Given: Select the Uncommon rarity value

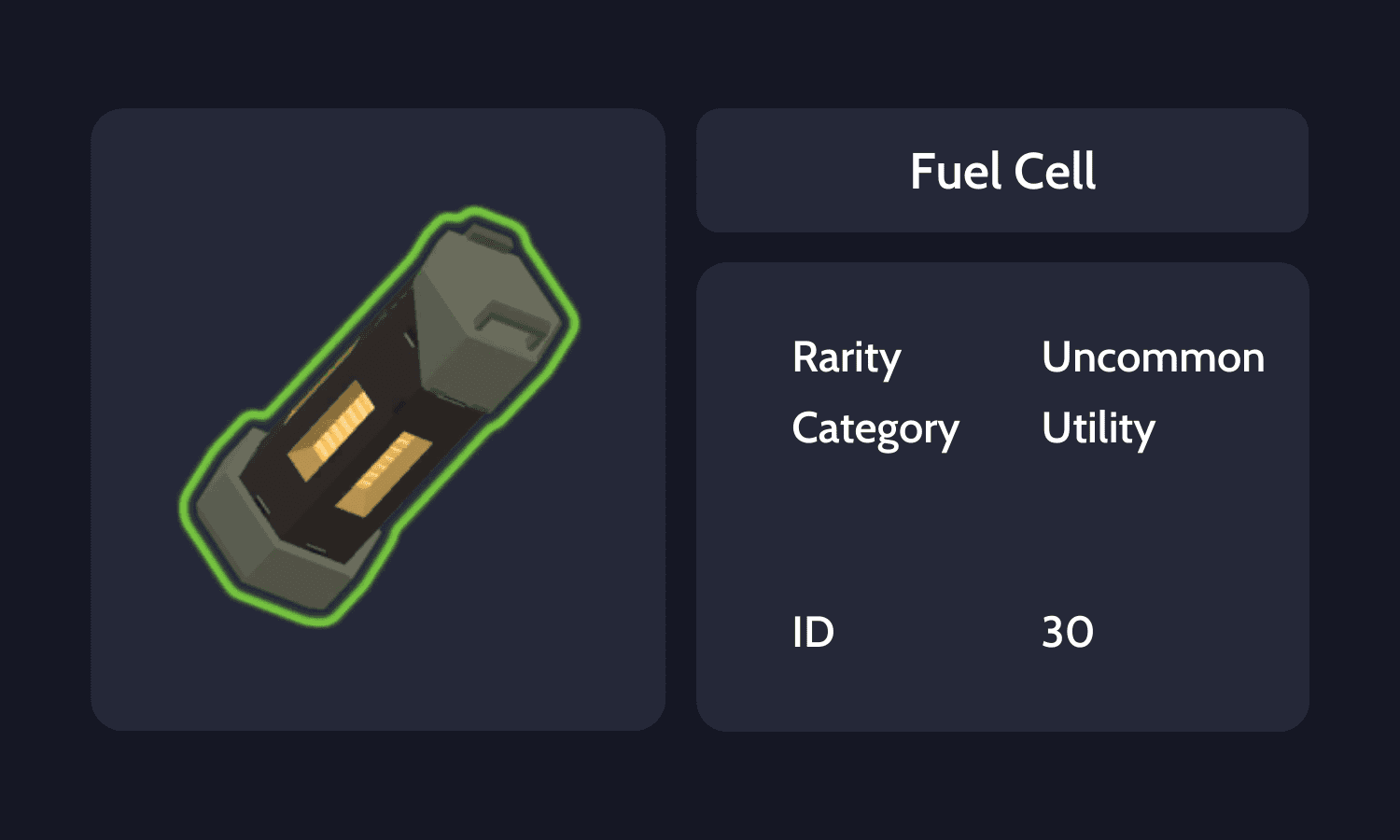Looking at the screenshot, I should (x=1154, y=357).
